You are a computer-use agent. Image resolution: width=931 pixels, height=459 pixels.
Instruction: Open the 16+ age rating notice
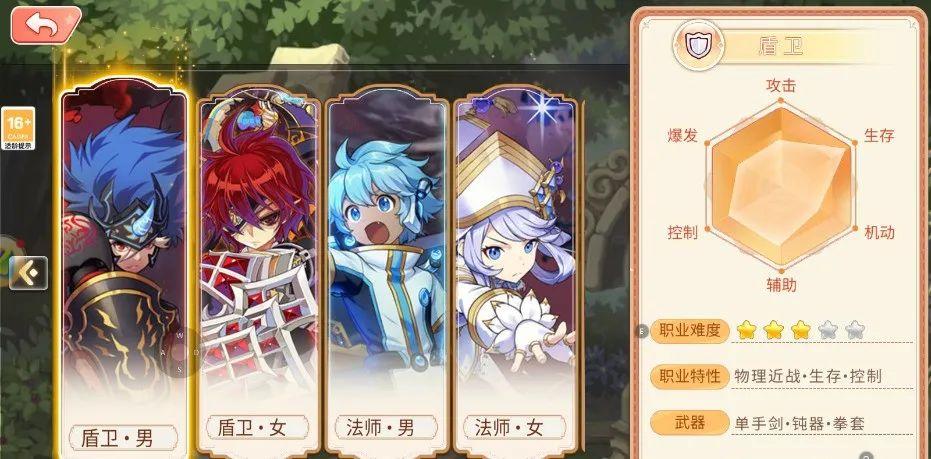pos(18,128)
